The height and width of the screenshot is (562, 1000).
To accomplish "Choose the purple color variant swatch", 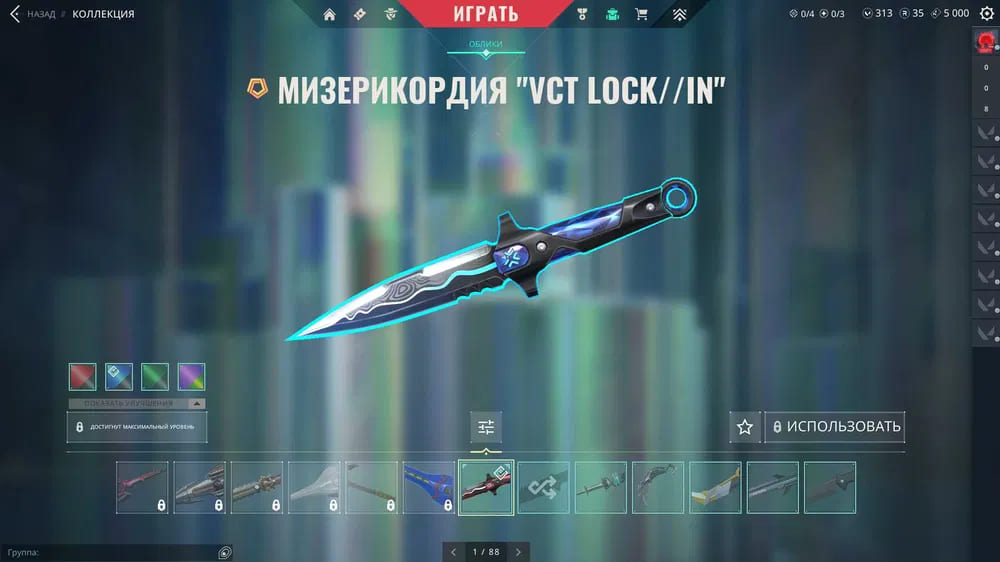I will click(x=191, y=377).
